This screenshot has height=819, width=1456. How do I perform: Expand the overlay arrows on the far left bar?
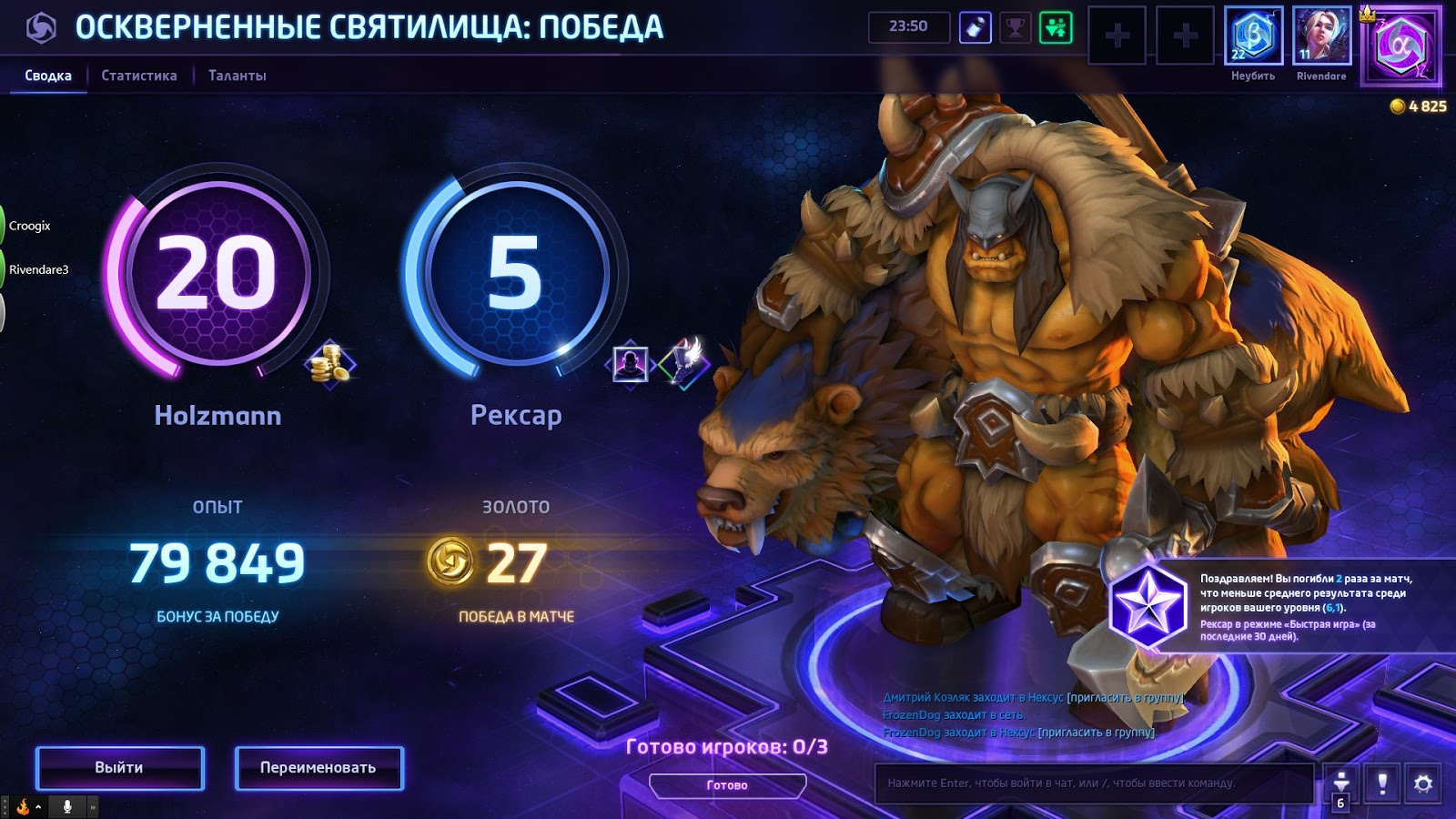point(94,807)
